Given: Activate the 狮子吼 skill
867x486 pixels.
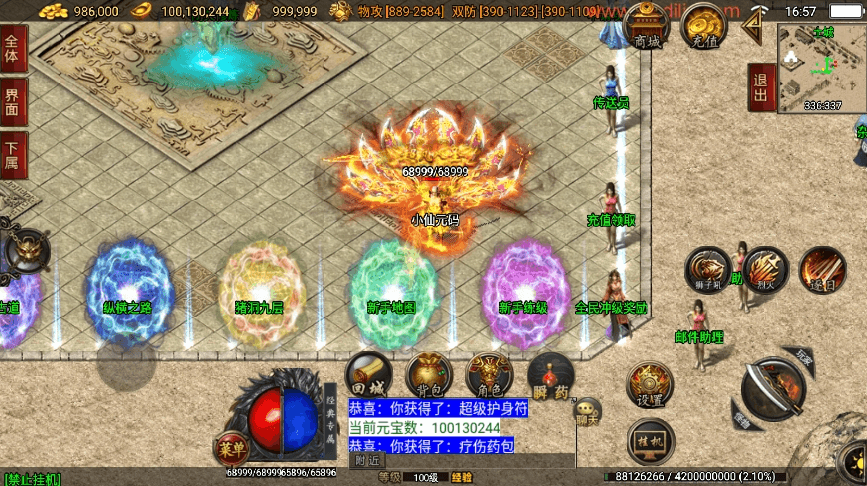Looking at the screenshot, I should [x=706, y=270].
